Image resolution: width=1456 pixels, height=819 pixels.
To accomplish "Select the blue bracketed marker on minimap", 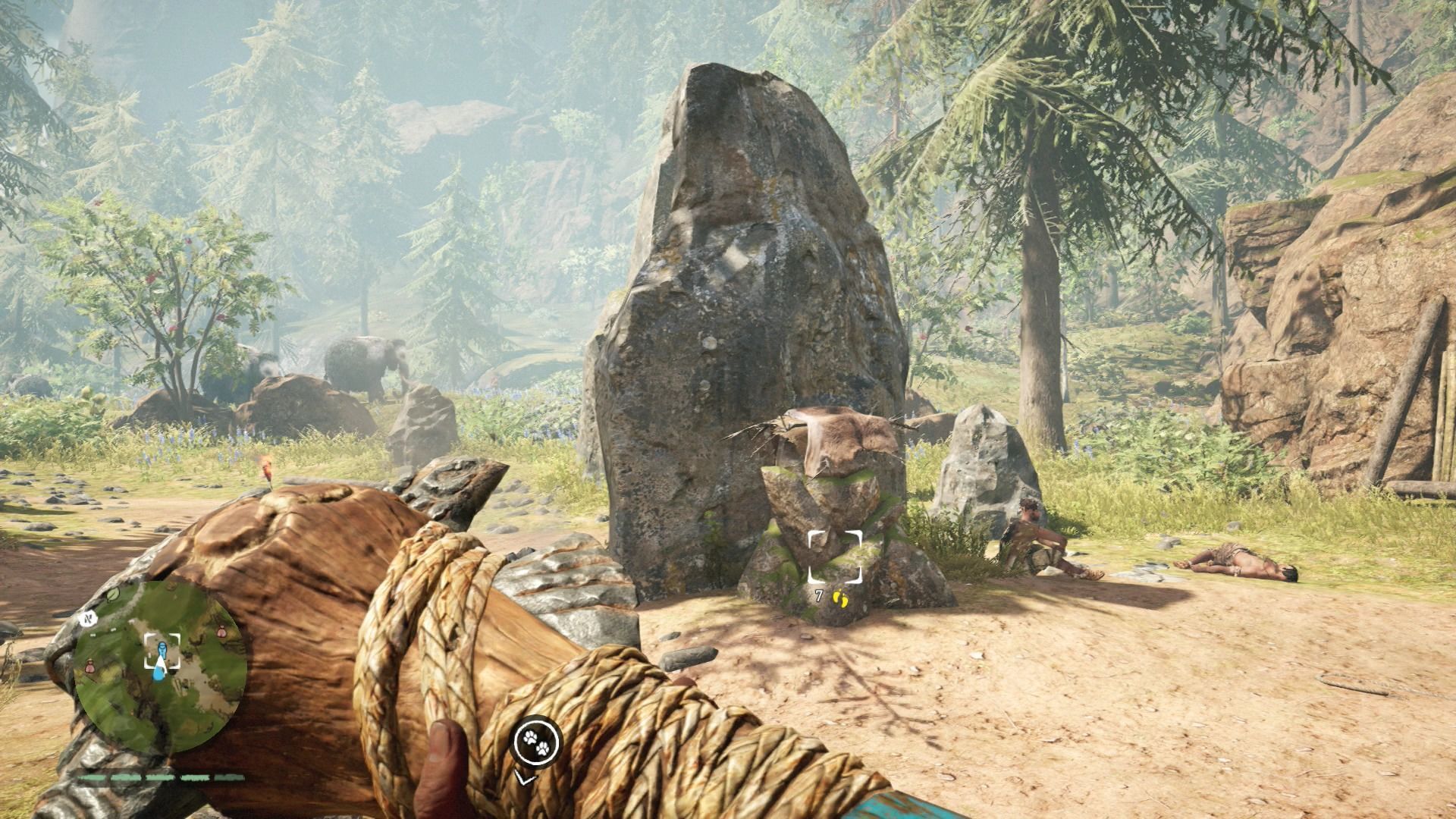I will point(162,651).
